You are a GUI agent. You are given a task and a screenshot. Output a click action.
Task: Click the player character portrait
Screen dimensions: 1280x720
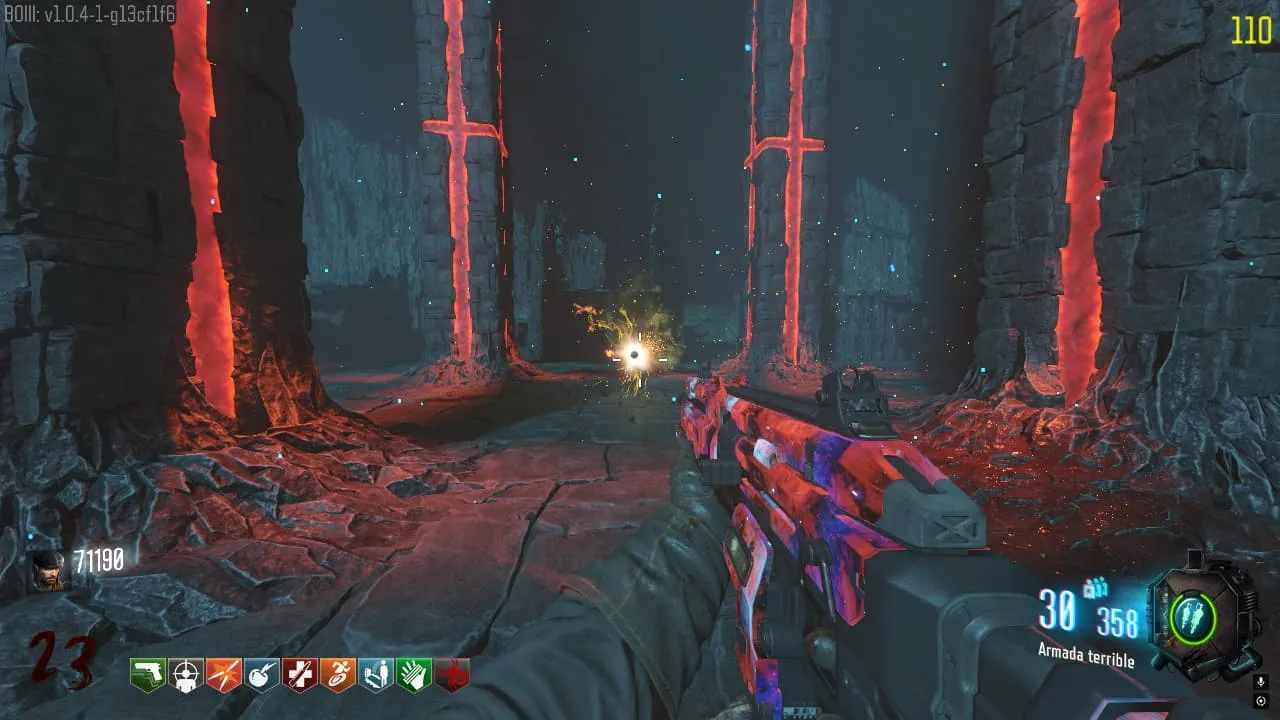click(x=47, y=570)
